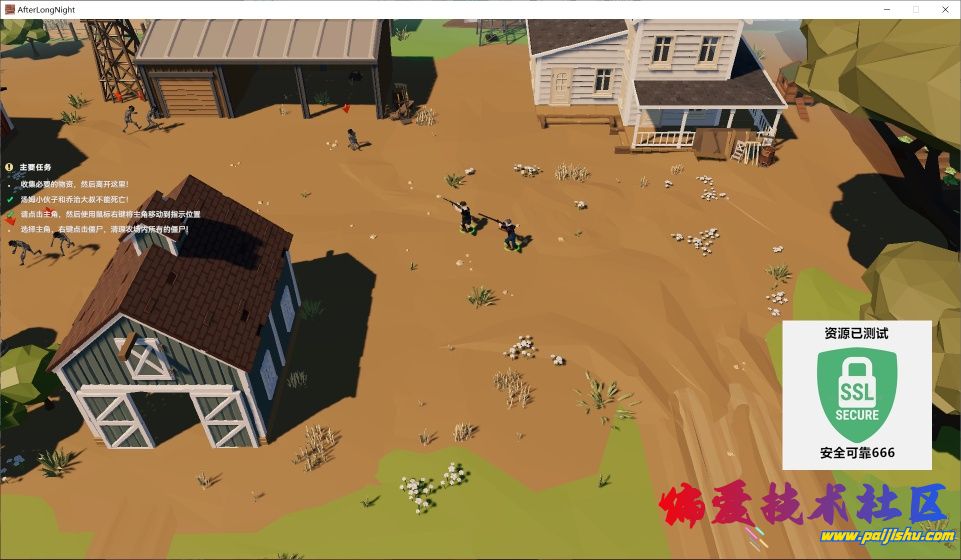961x560 pixels.
Task: Select the 收集必要的物资 objective line
Action: [74, 184]
